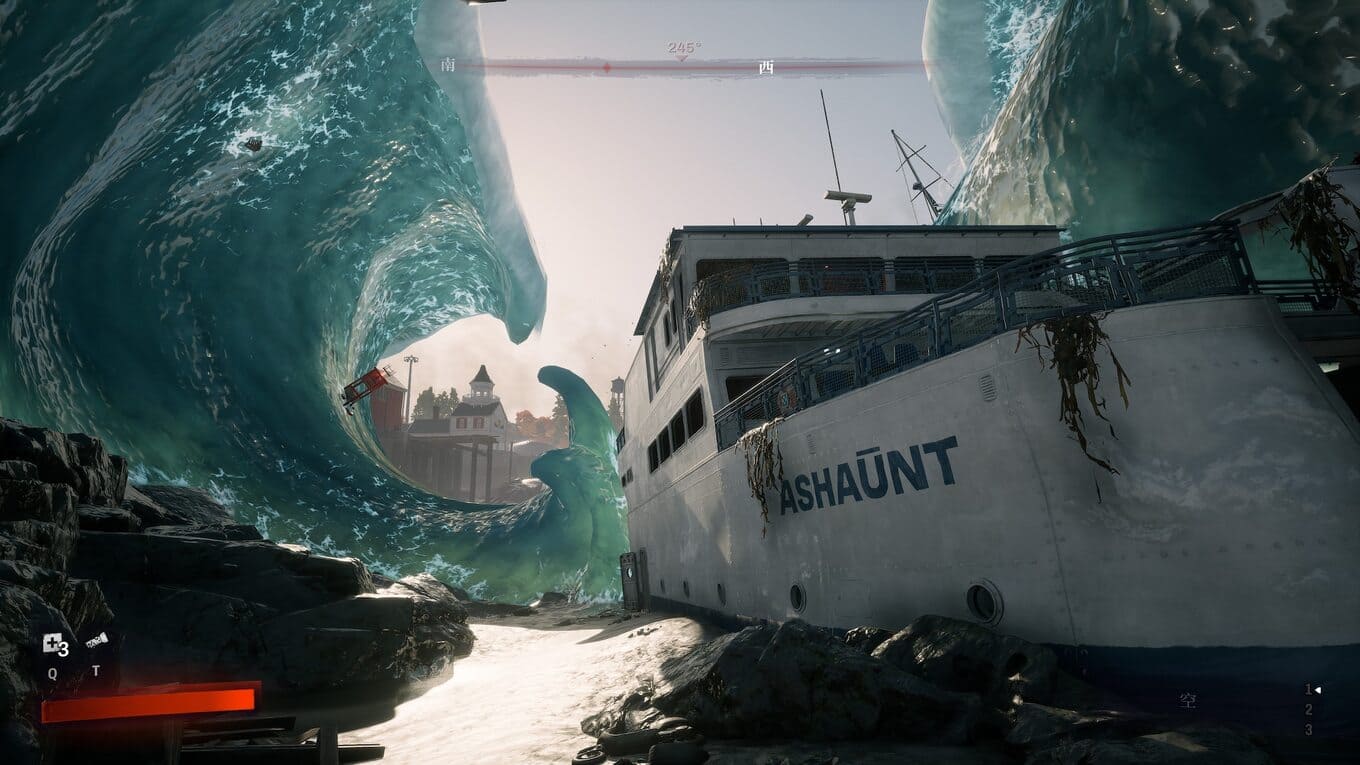Choose weapon slot 3
This screenshot has height=765, width=1360.
(1308, 730)
